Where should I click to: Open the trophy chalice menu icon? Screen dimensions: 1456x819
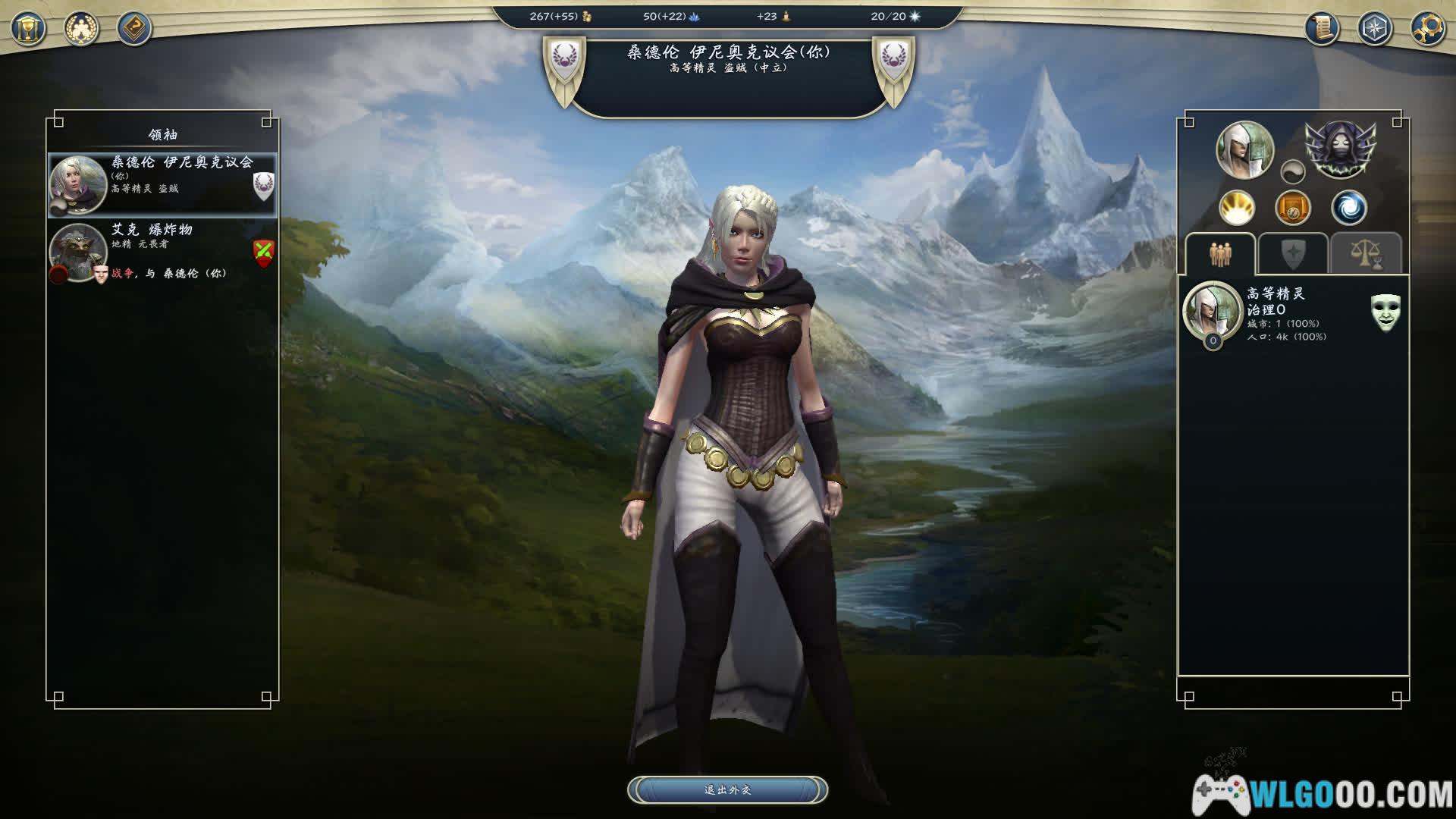(29, 30)
